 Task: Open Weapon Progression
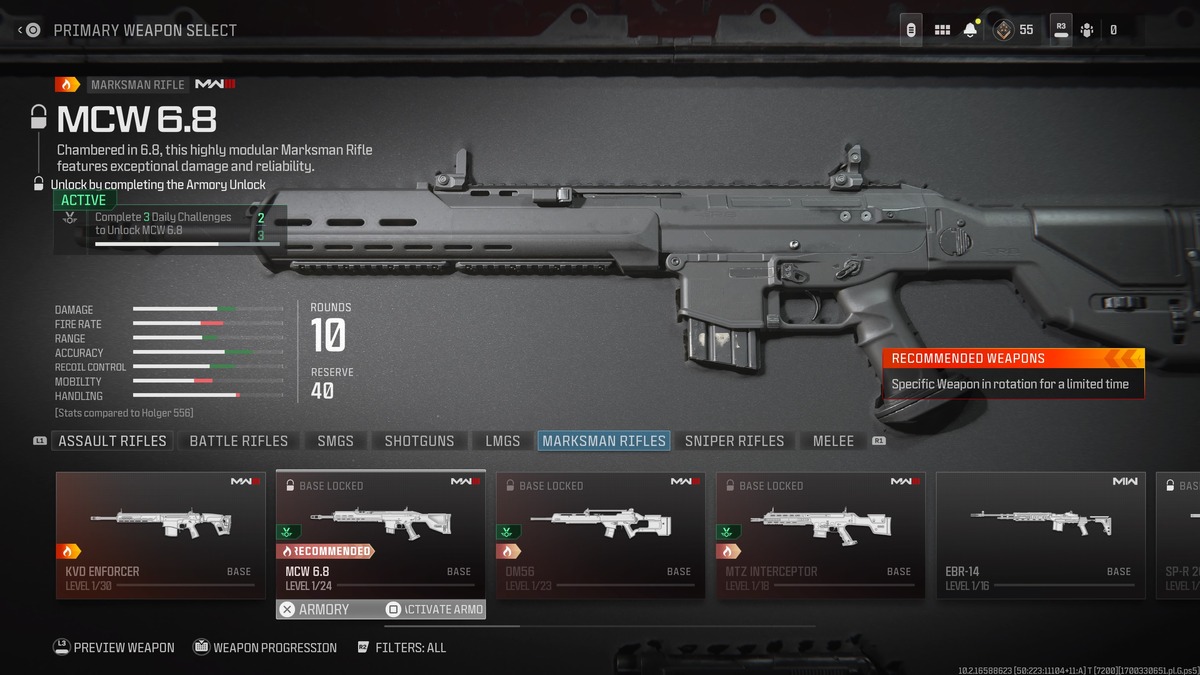pyautogui.click(x=264, y=648)
